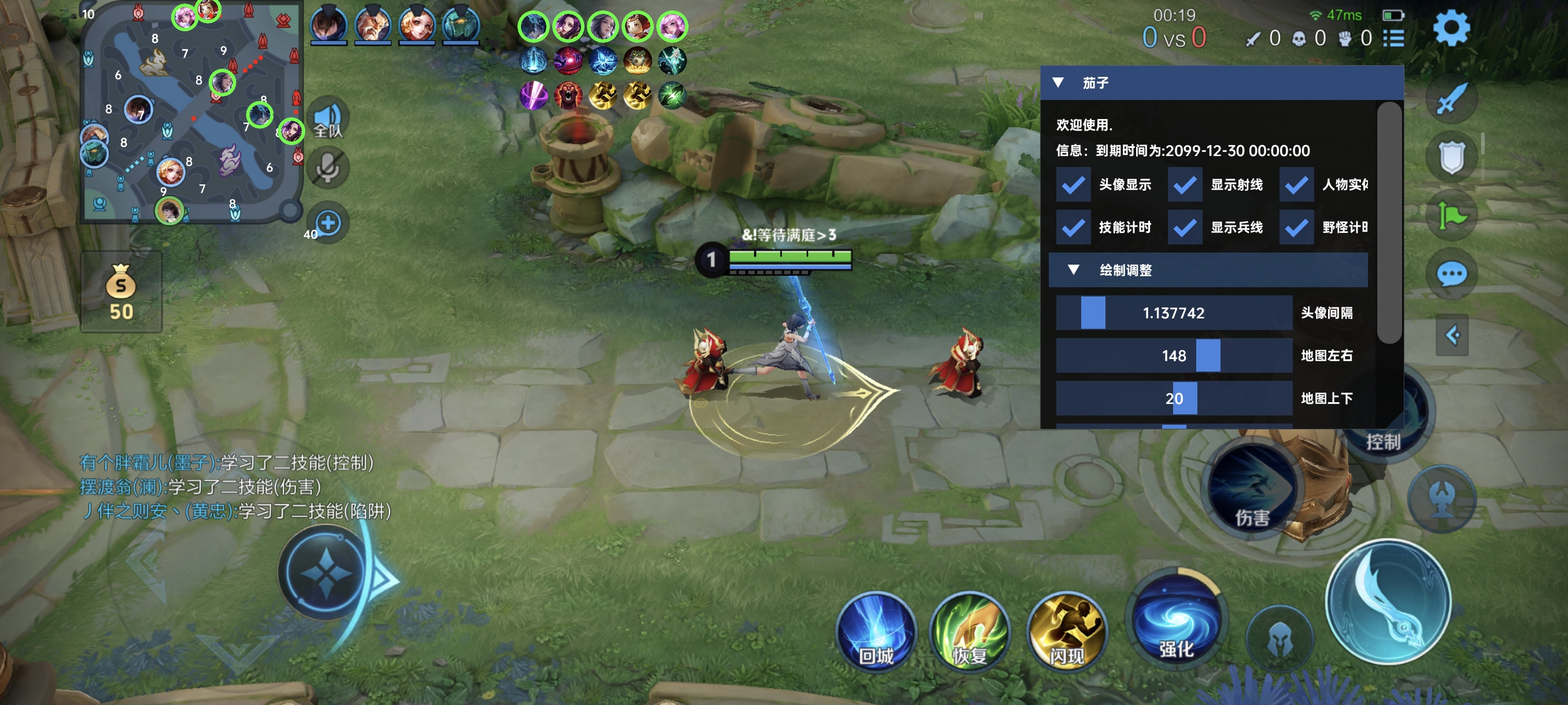
Task: Use the 恢复 heal spell
Action: pos(969,632)
